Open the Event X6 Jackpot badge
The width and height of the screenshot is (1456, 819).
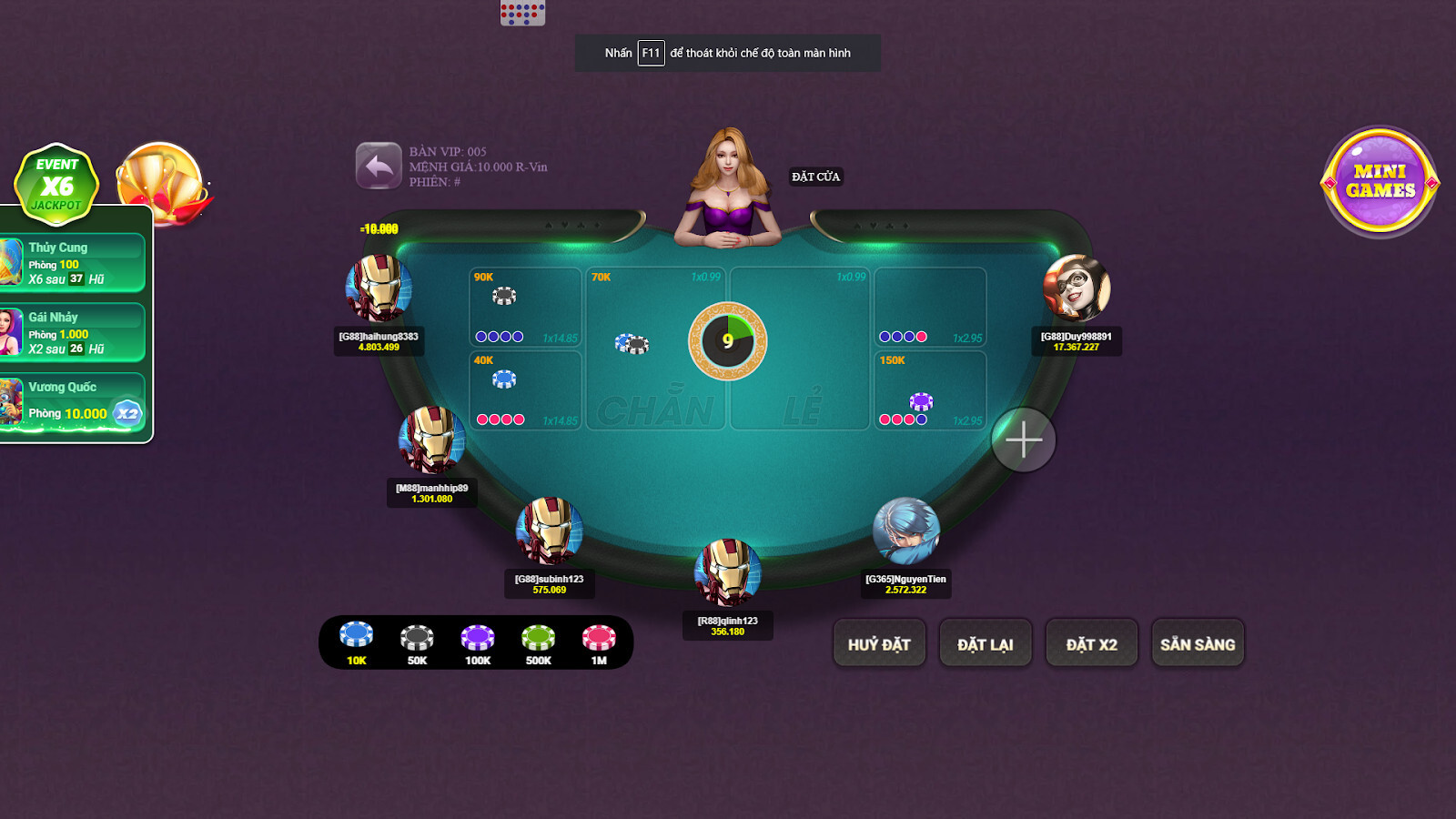coord(56,184)
